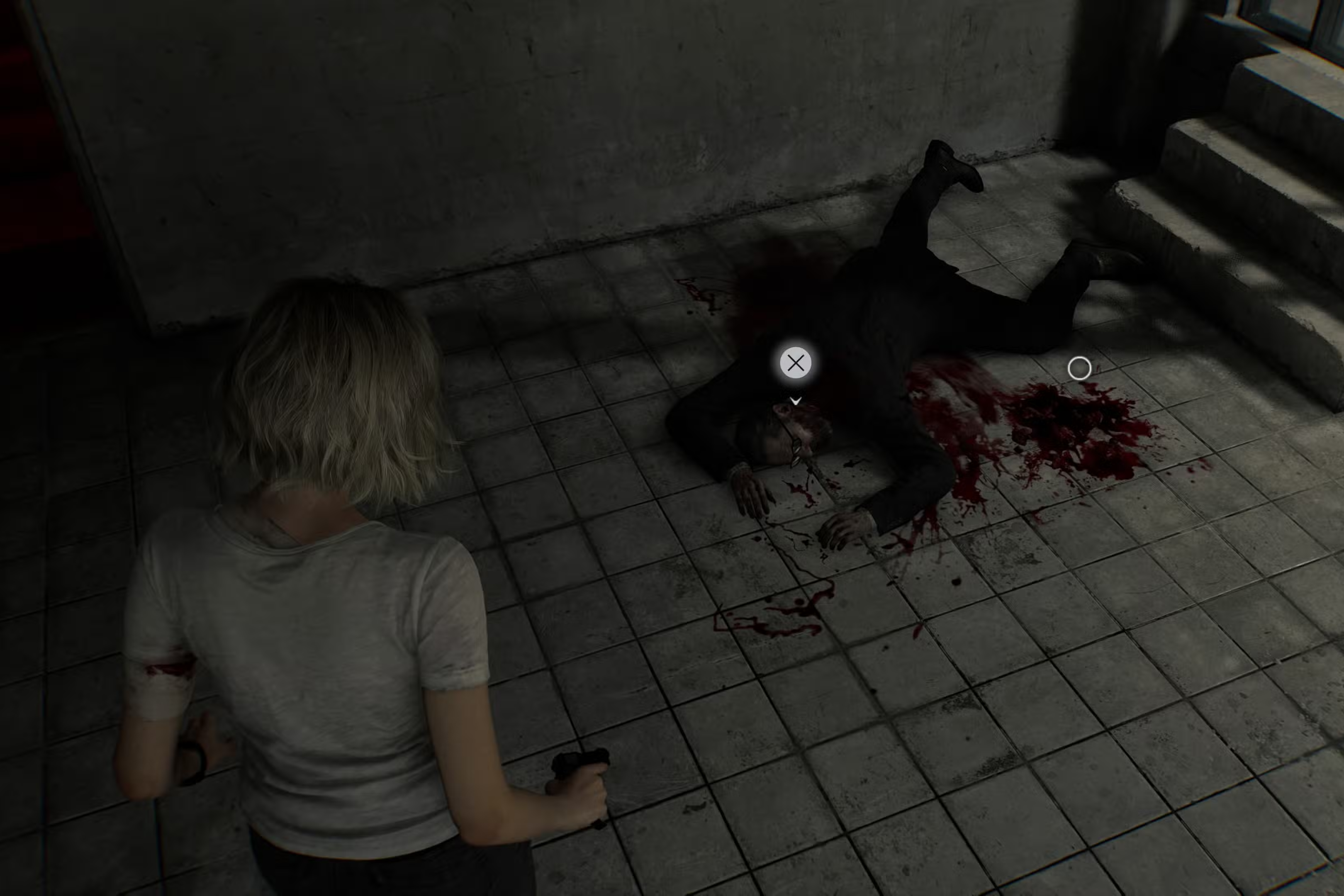The image size is (1344, 896).
Task: Click the downward arrow under the interaction icon
Action: tap(795, 400)
